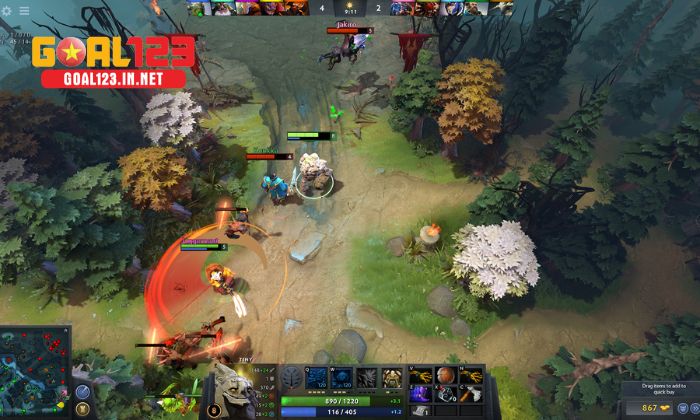700x420 pixels.
Task: Open the talent tree icon
Action: click(290, 378)
